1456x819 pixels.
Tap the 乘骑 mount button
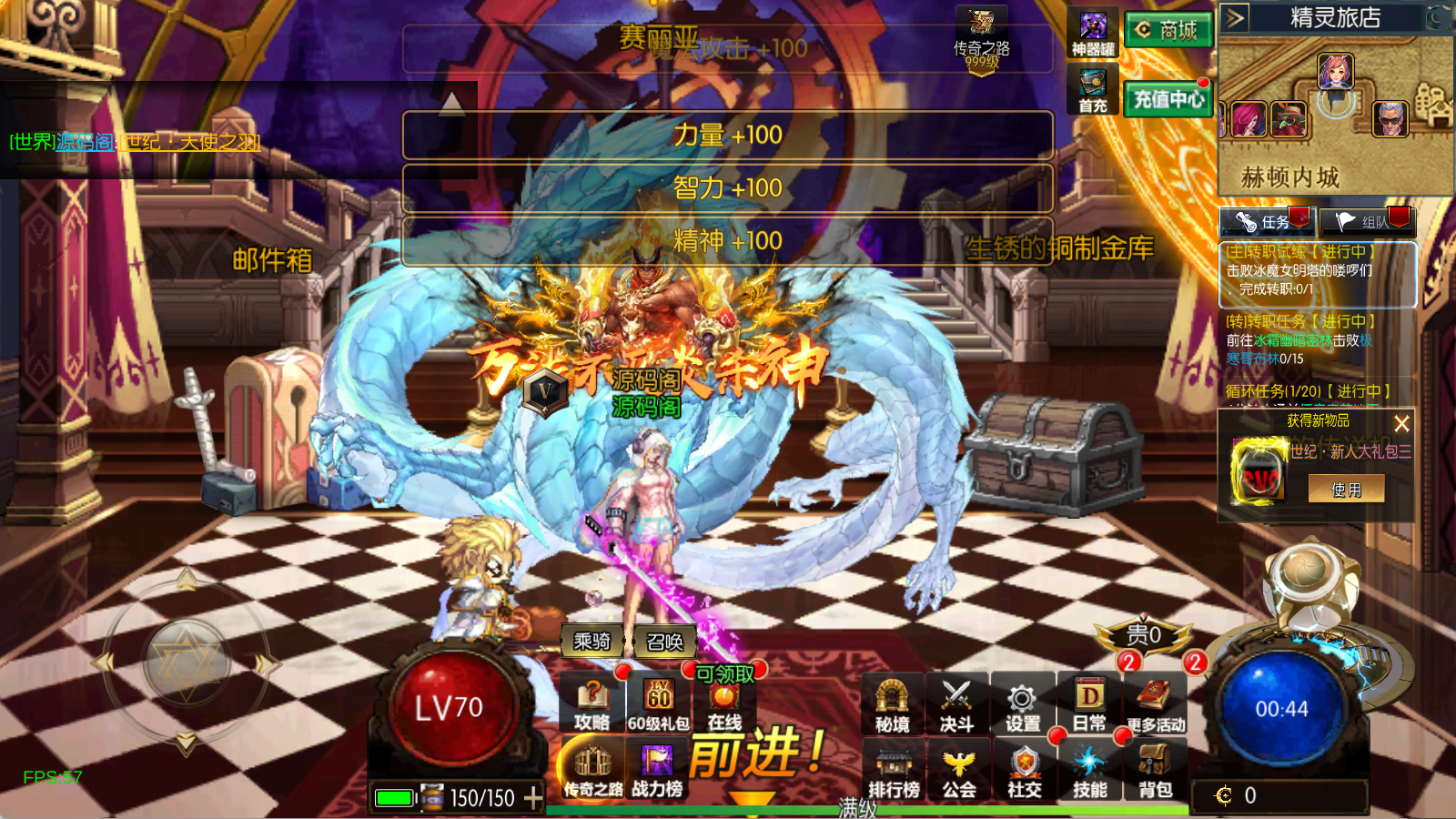591,642
